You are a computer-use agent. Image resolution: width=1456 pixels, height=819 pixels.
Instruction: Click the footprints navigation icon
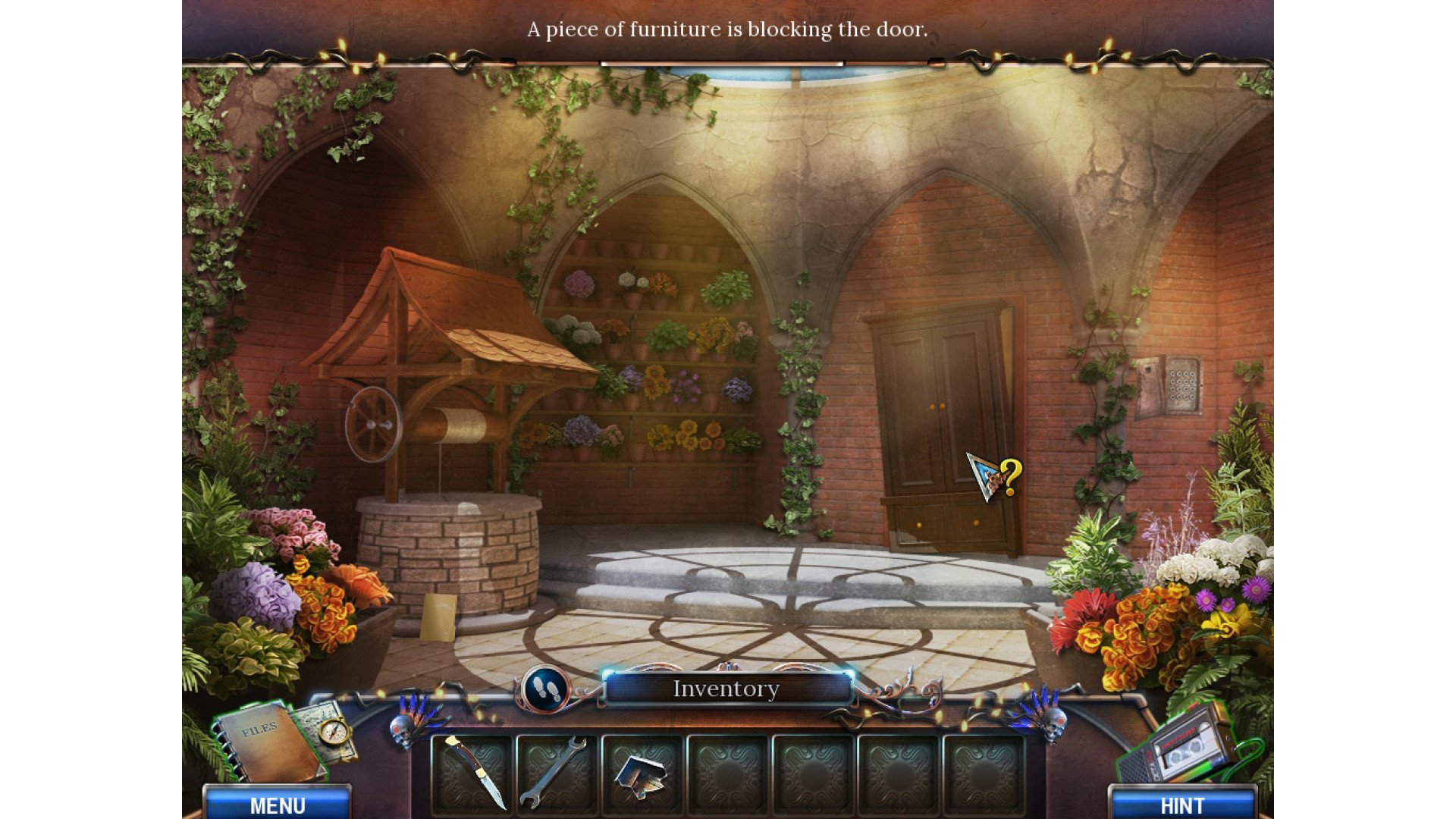click(545, 689)
